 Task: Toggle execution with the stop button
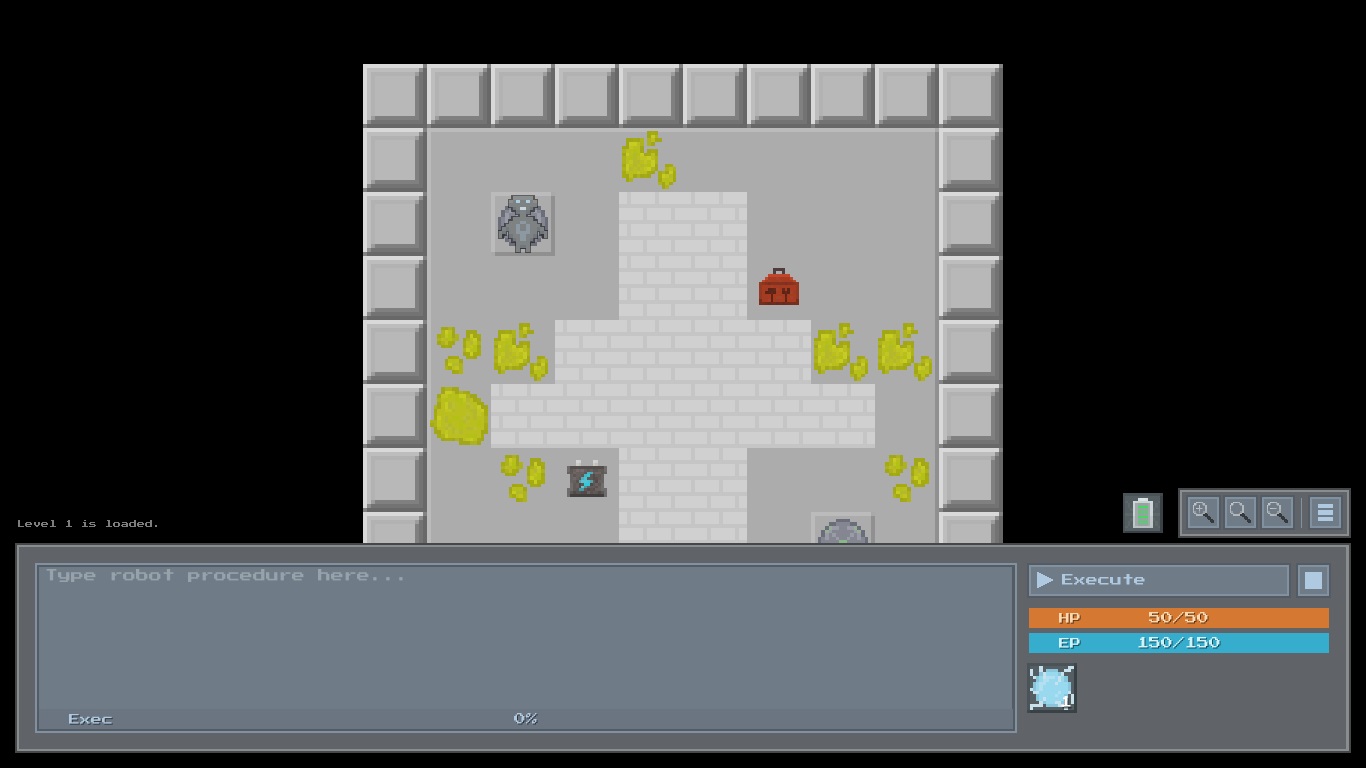(x=1313, y=579)
